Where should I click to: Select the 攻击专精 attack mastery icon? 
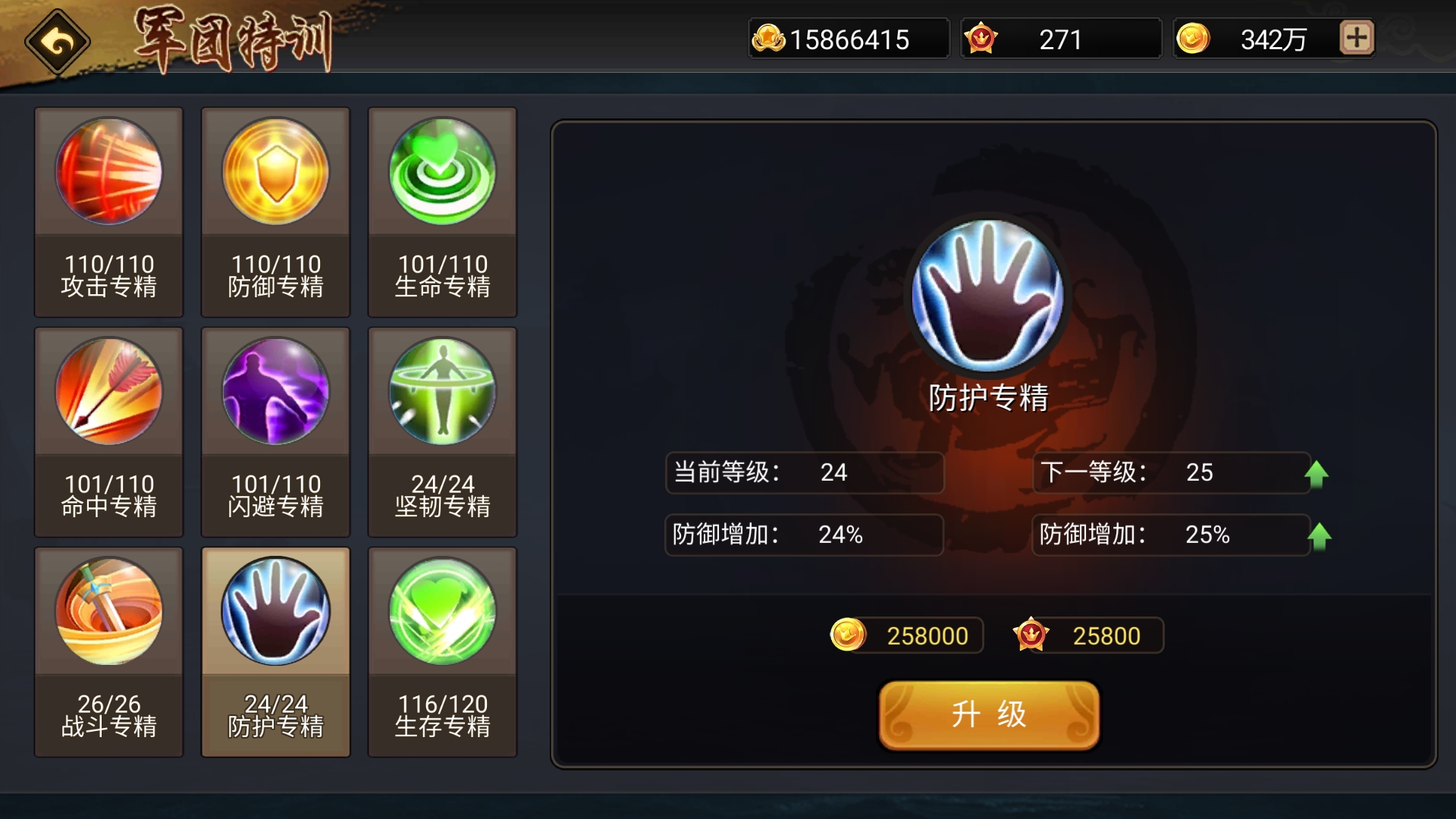[108, 172]
